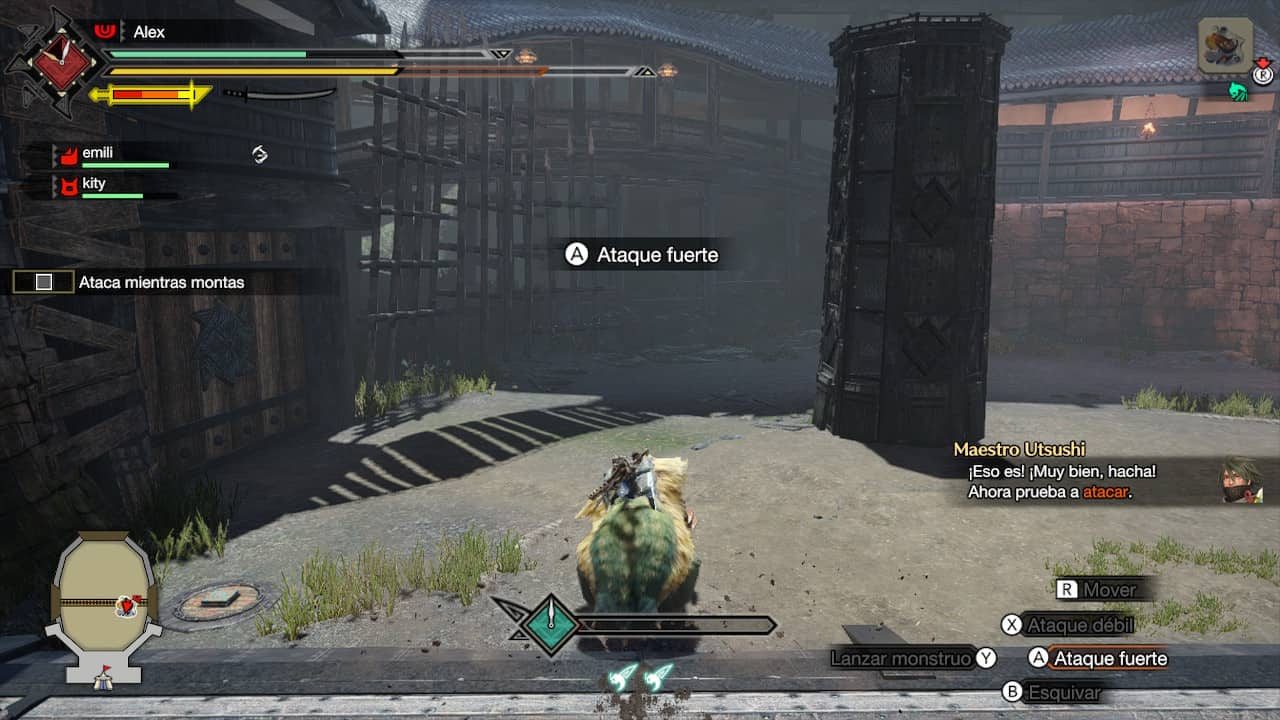This screenshot has height=720, width=1280.
Task: Click the wirebug icons below the mount gauge
Action: (642, 676)
